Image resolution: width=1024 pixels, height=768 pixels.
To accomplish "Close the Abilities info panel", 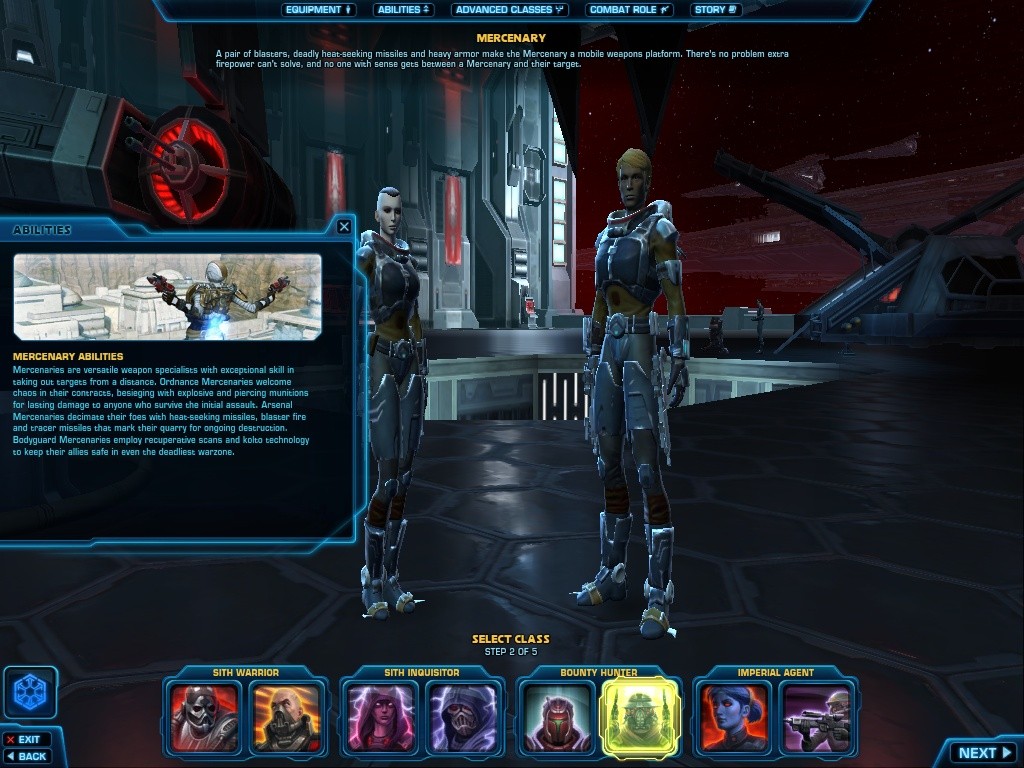I will (x=344, y=227).
